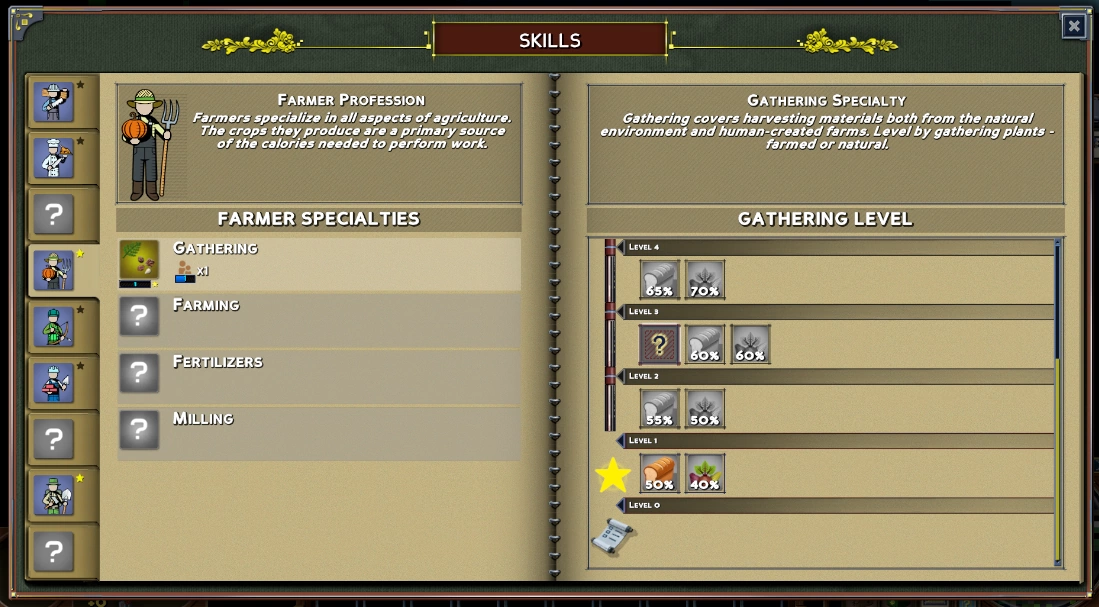Click the Level 2 bread 55% perk
Image resolution: width=1099 pixels, height=607 pixels.
[x=659, y=409]
